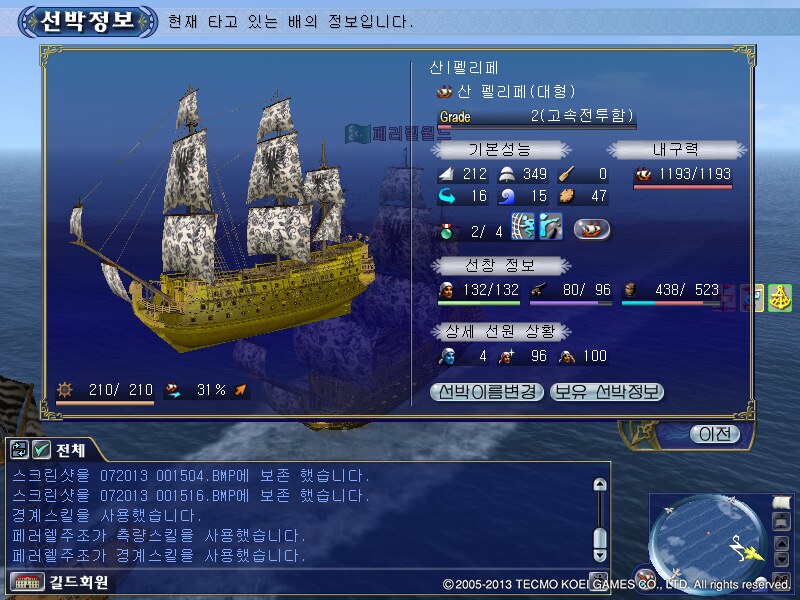Click the 선박이름변경 (rename ship) button
800x600 pixels.
pos(487,392)
